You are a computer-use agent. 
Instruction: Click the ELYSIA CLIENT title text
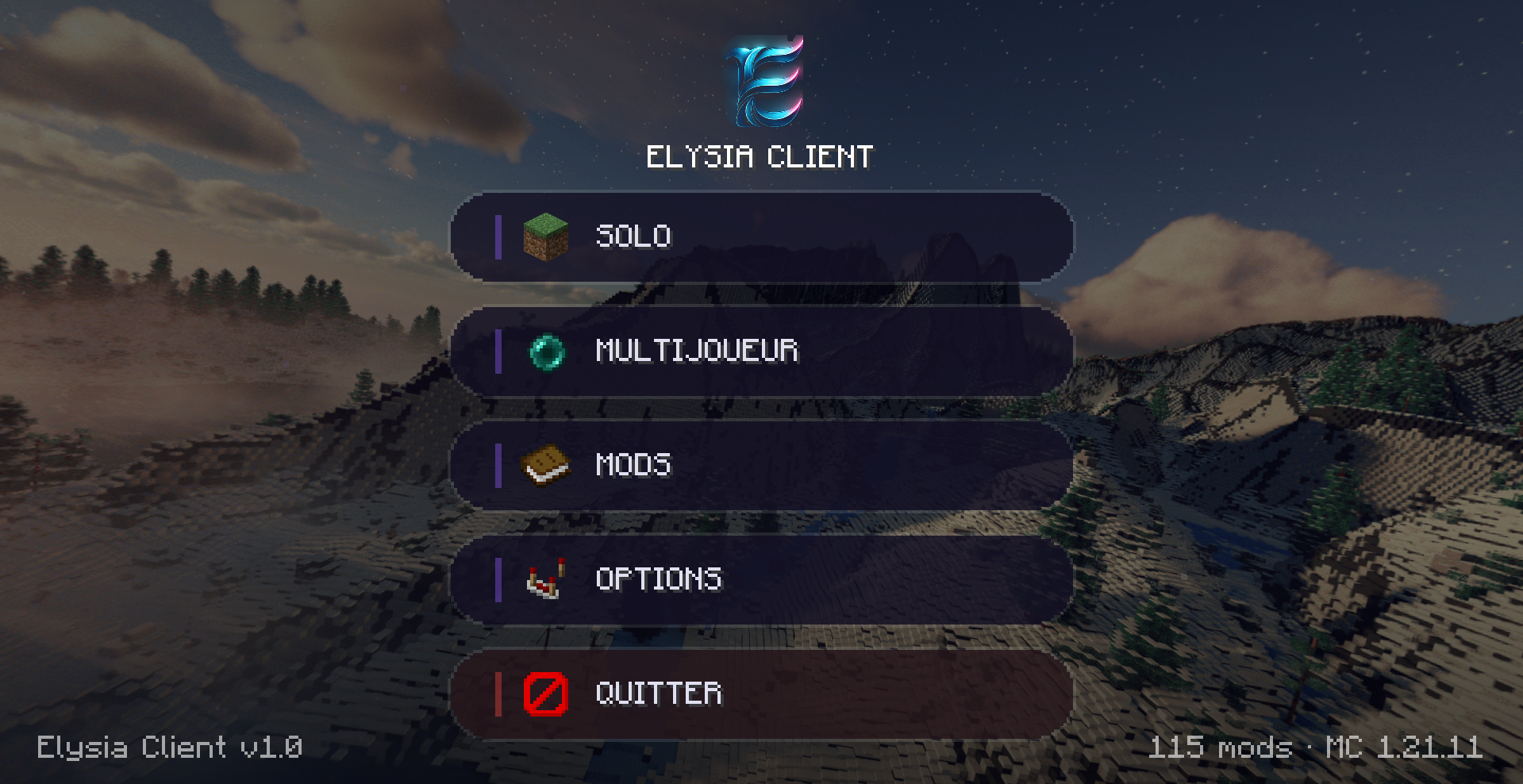coord(760,156)
